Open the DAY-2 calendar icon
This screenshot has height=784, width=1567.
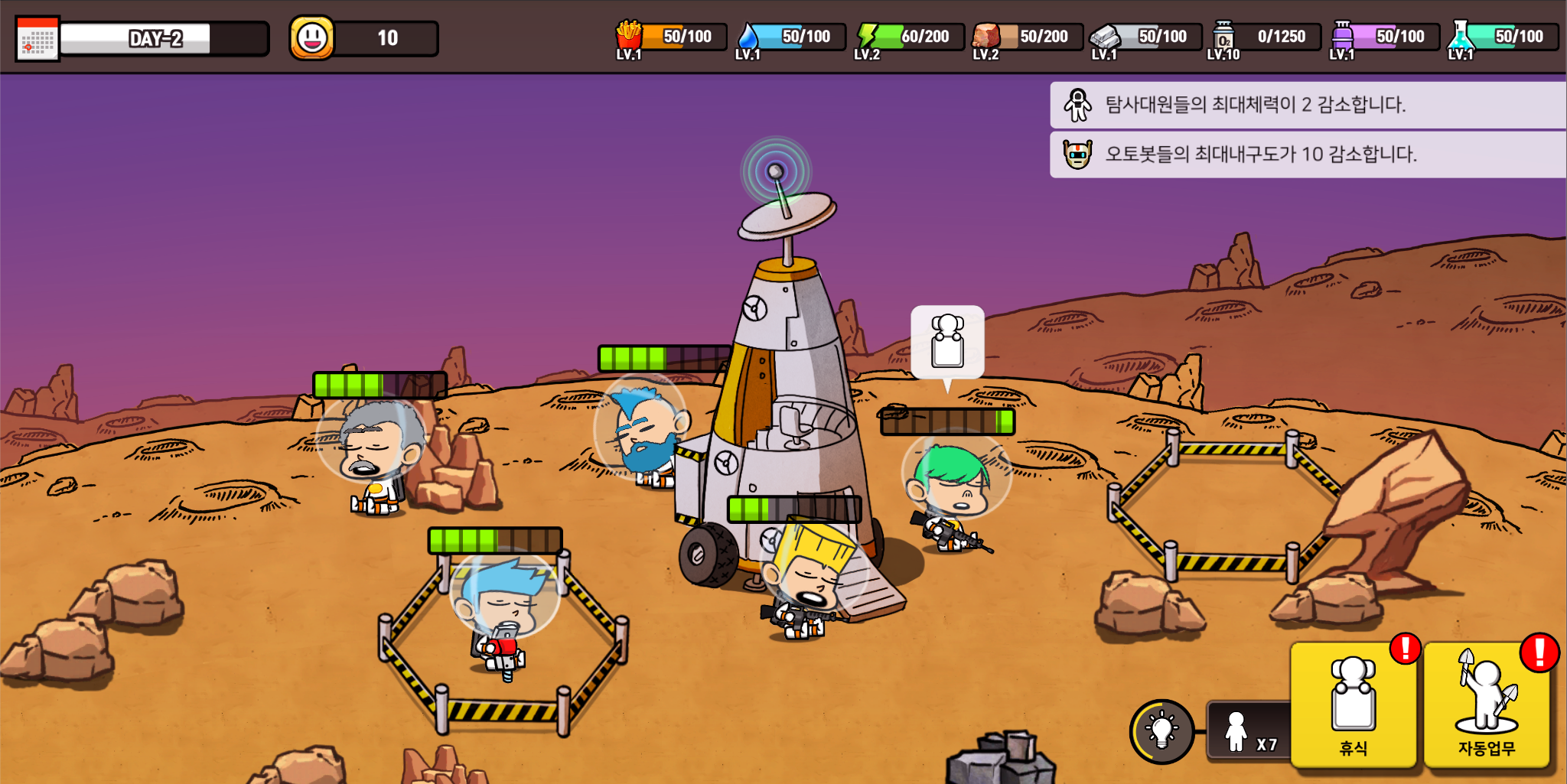tap(37, 39)
